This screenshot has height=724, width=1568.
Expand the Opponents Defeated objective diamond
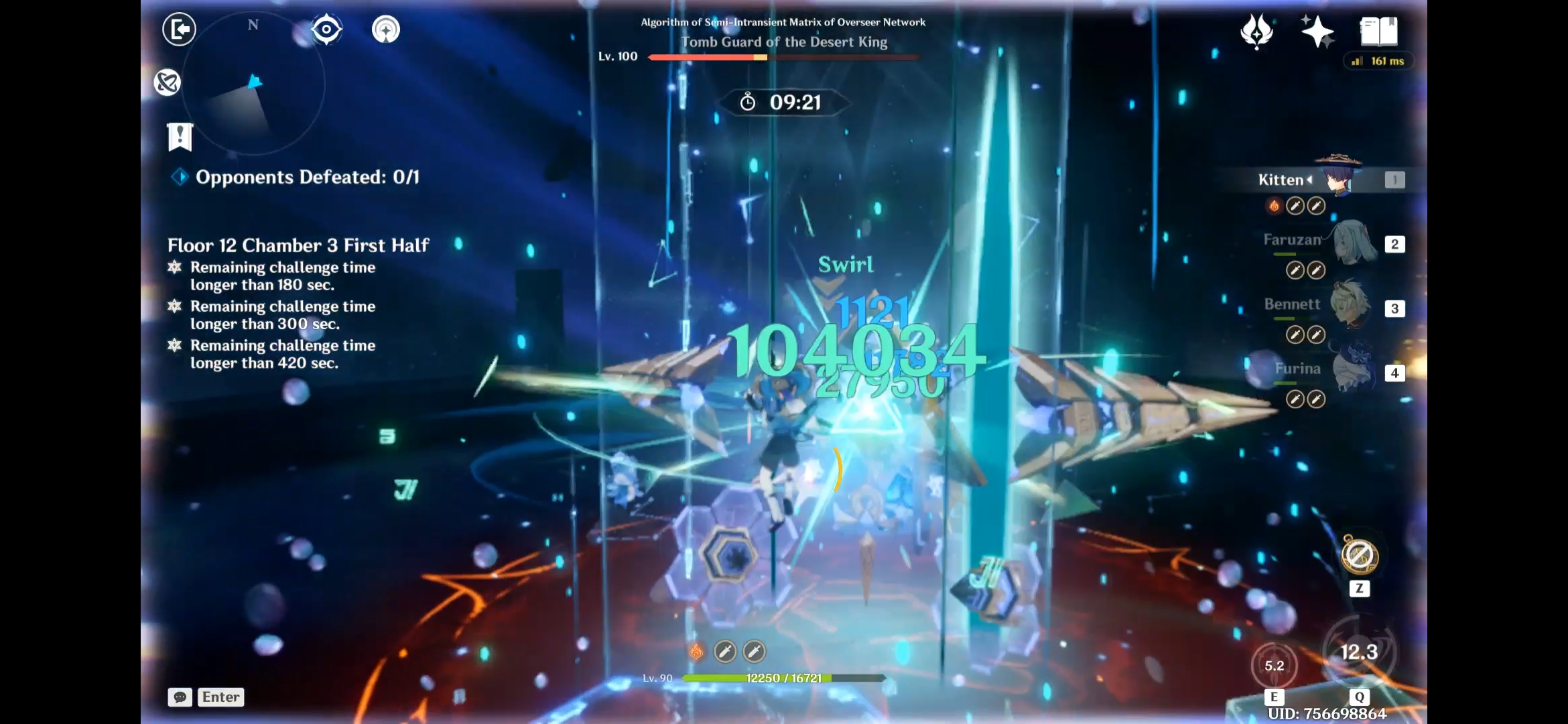[x=179, y=177]
